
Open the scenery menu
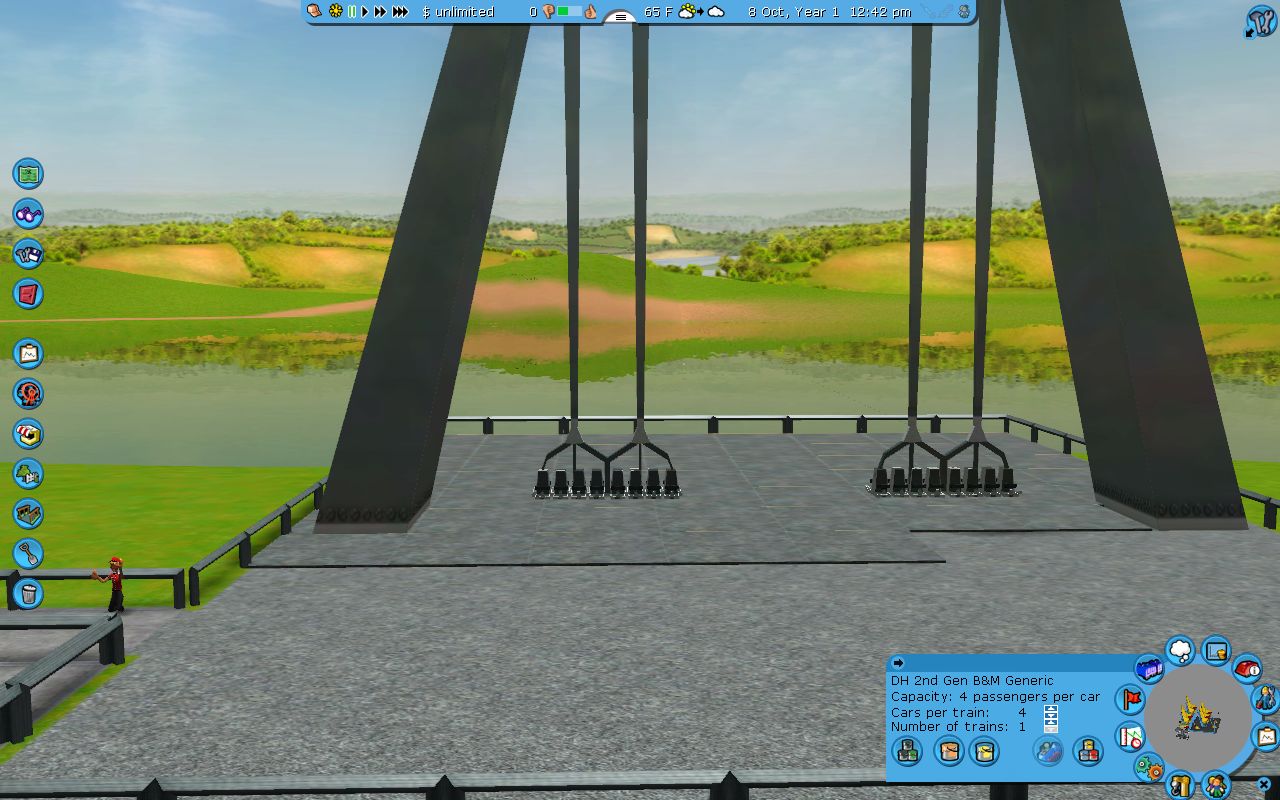pos(28,474)
